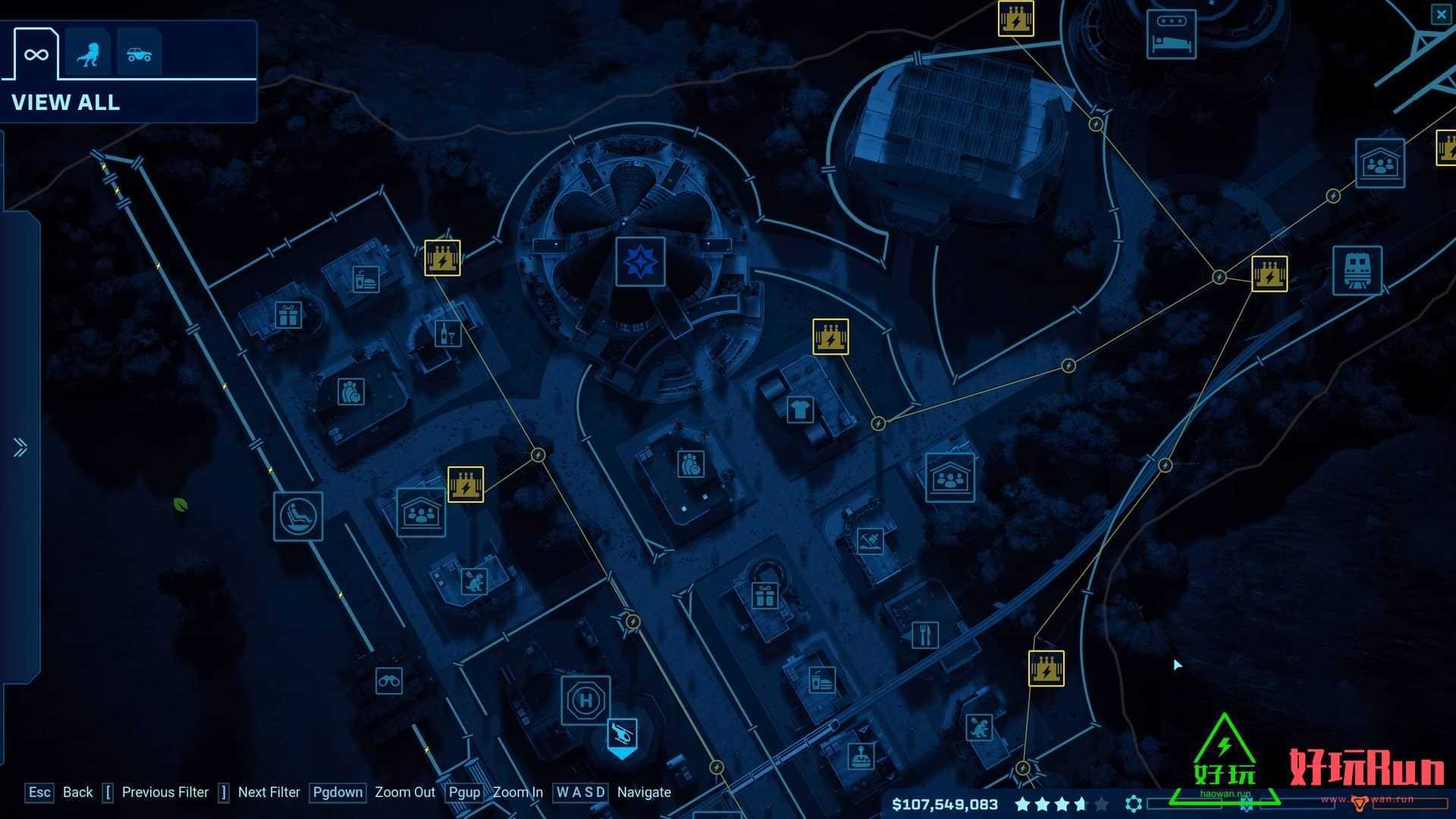Select the bottle and glass bar marker
This screenshot has height=819, width=1456.
point(447,334)
